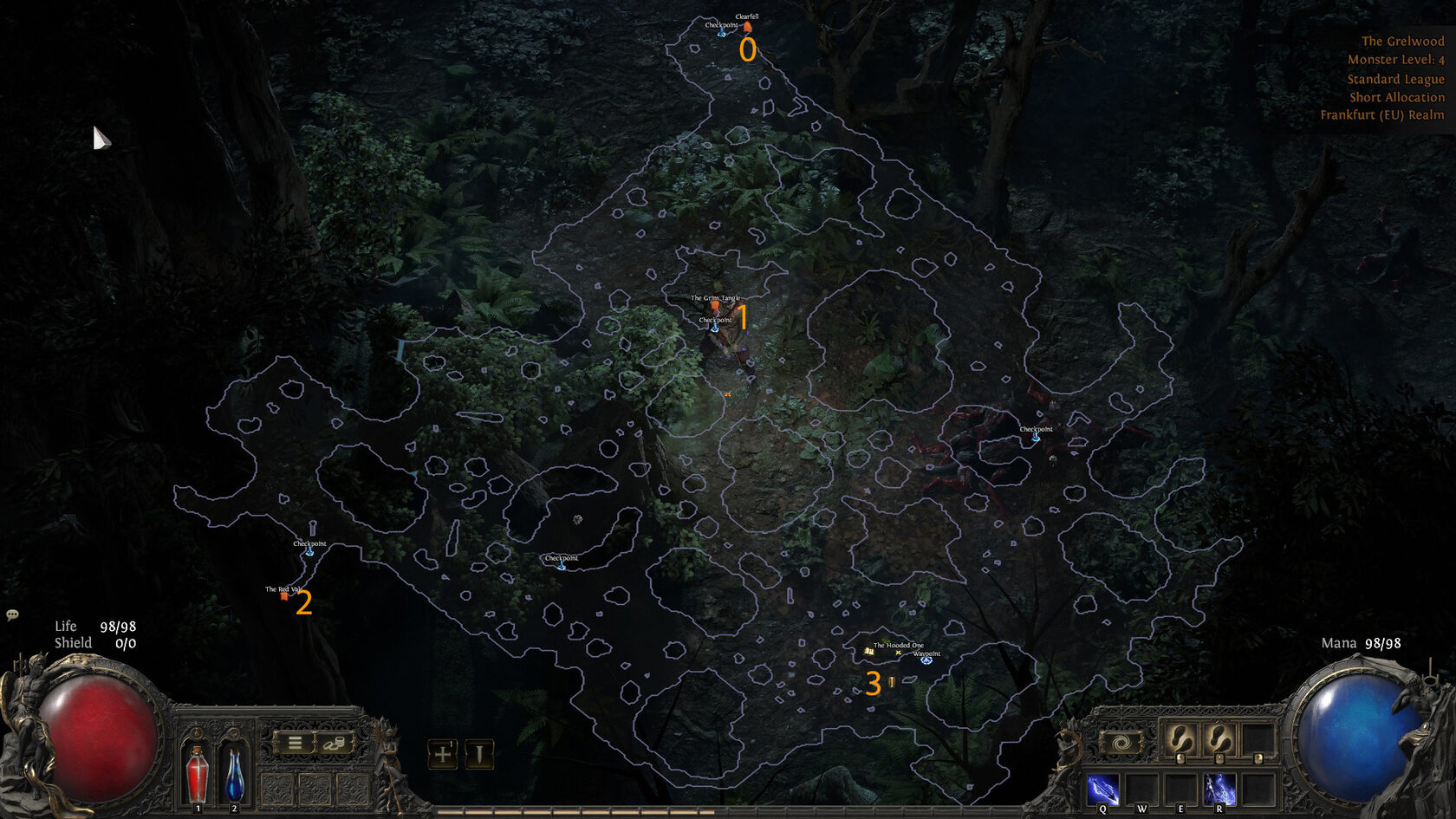Use the red life flask
This screenshot has width=1456, height=819.
pos(198,774)
